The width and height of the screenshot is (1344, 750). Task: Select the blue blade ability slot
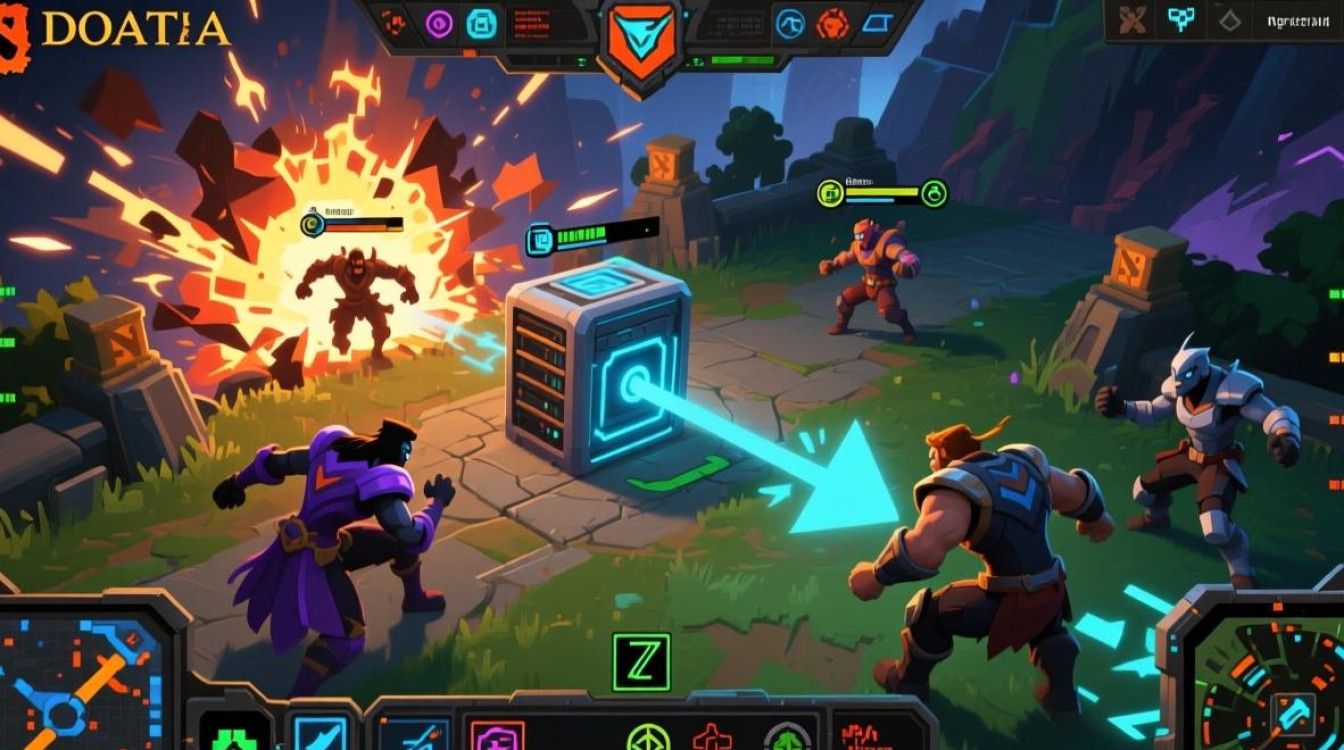pos(320,733)
